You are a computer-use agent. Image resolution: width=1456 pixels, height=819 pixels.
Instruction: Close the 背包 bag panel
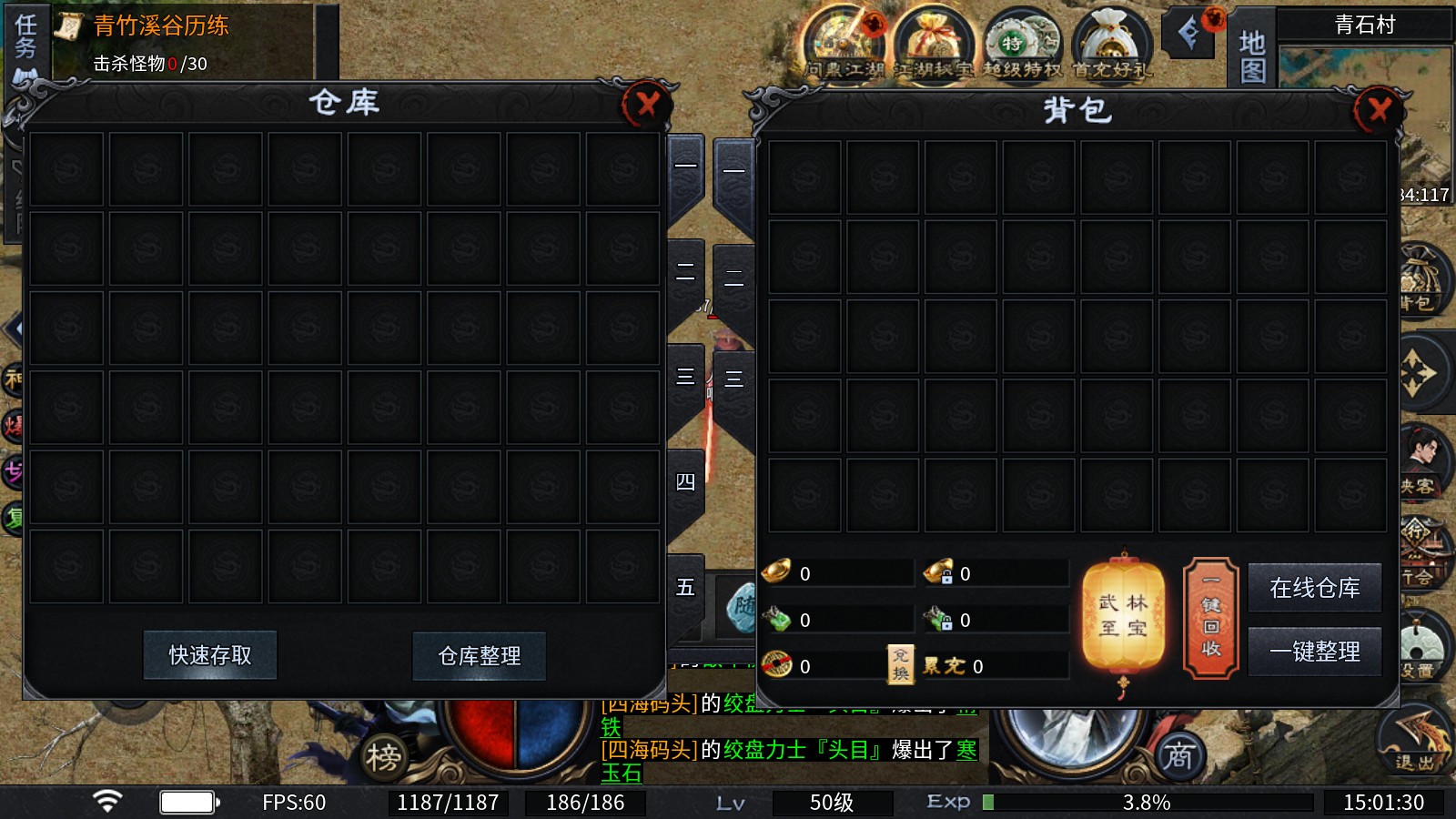1379,110
